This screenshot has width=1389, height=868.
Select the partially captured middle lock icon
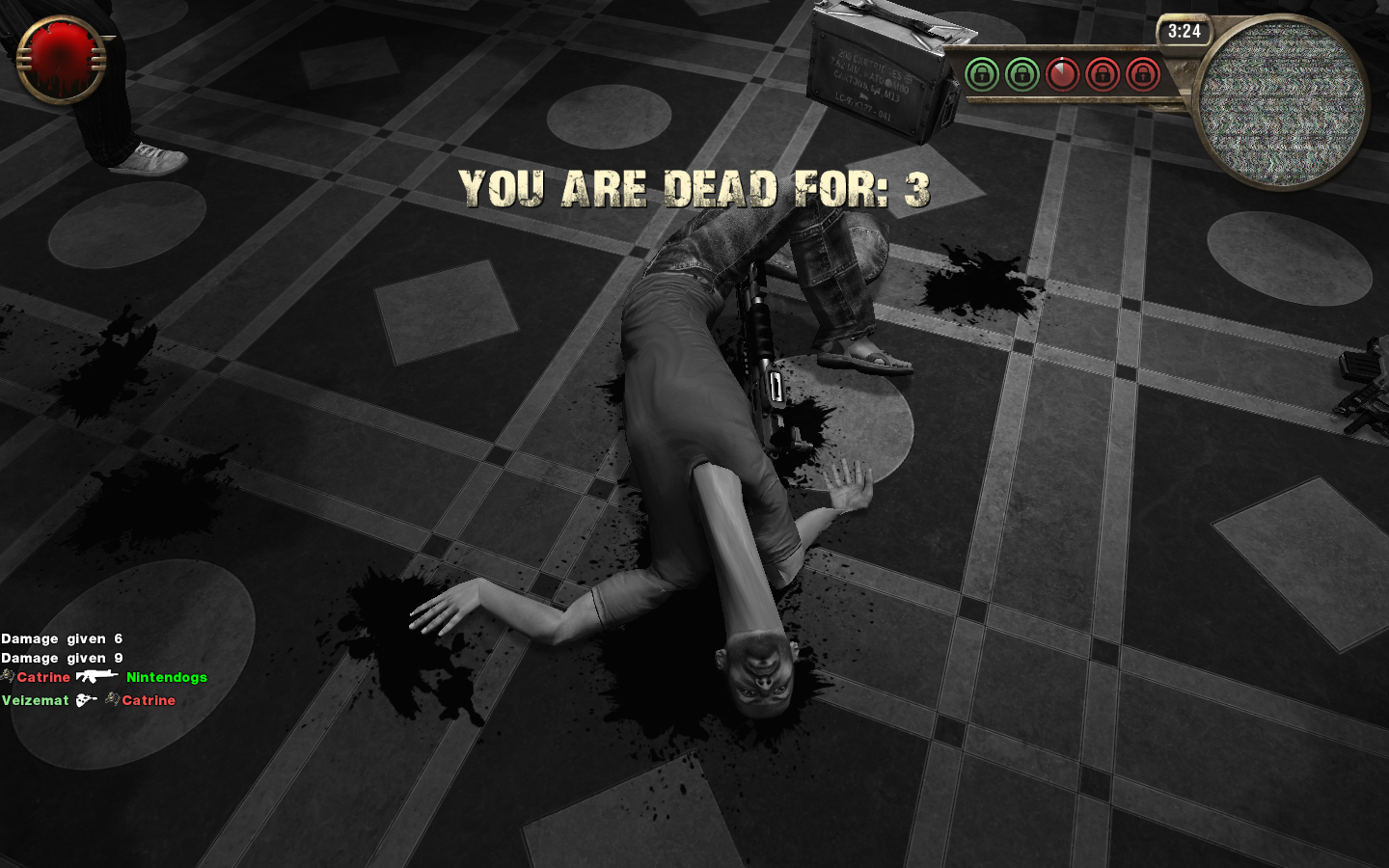(x=1062, y=74)
